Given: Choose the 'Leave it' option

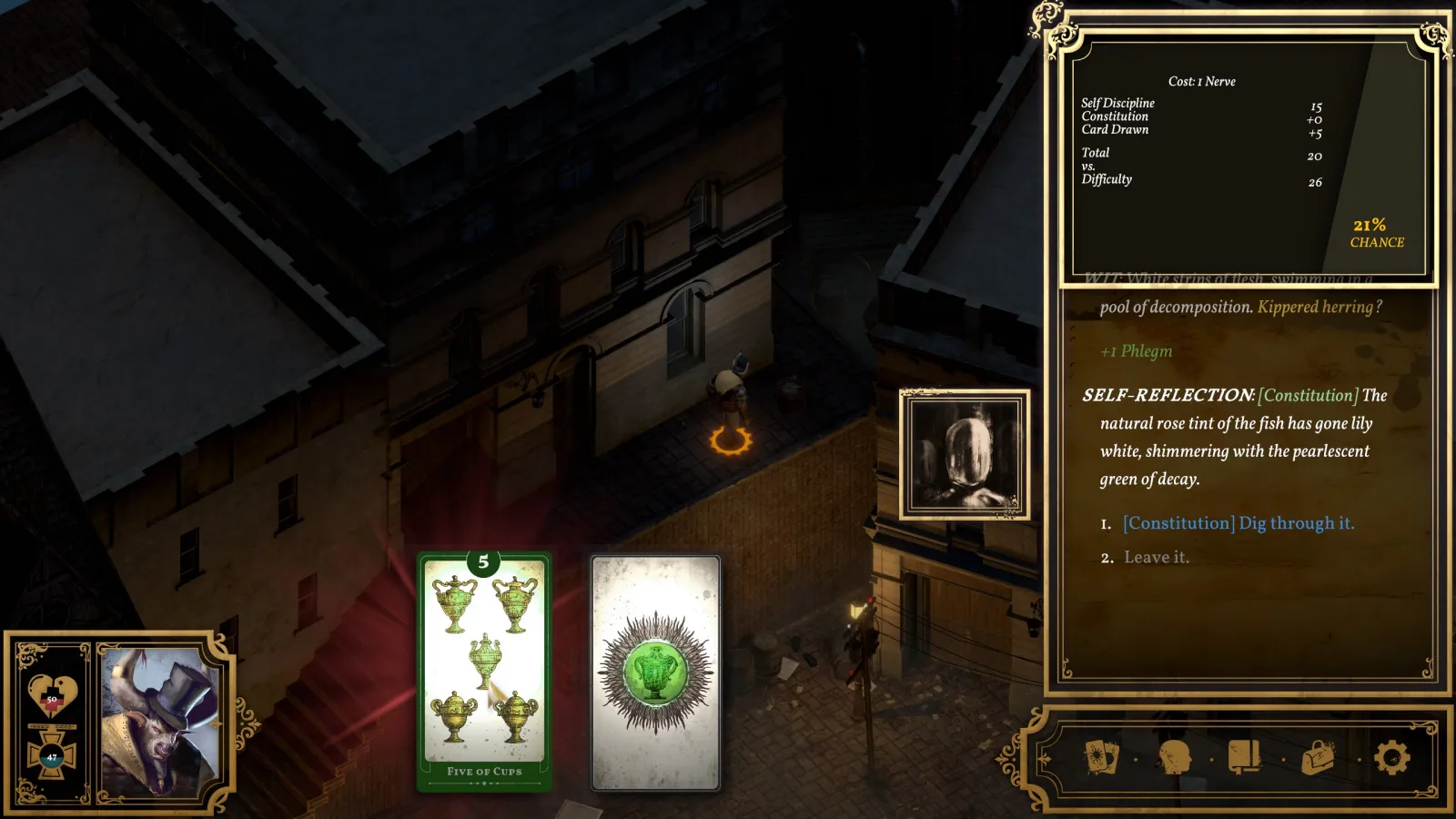Looking at the screenshot, I should coord(1156,557).
